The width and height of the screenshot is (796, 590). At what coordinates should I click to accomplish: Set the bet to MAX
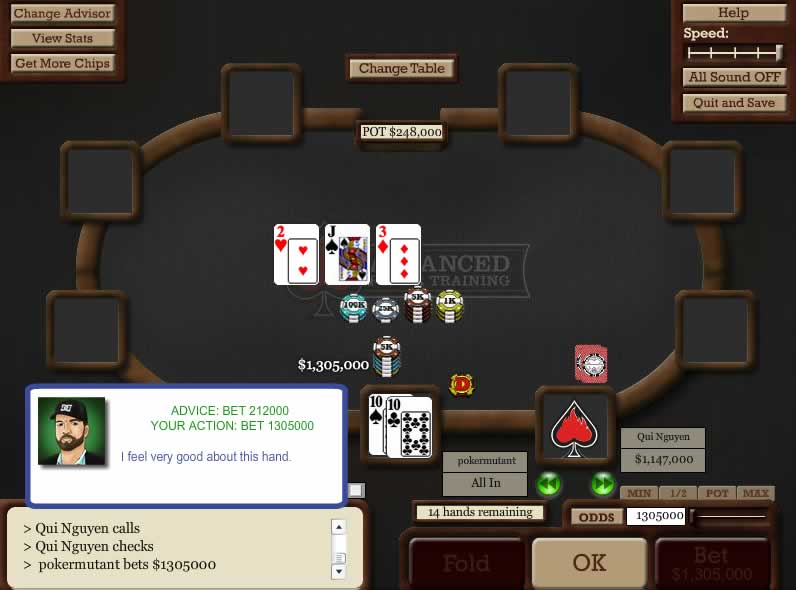click(756, 493)
